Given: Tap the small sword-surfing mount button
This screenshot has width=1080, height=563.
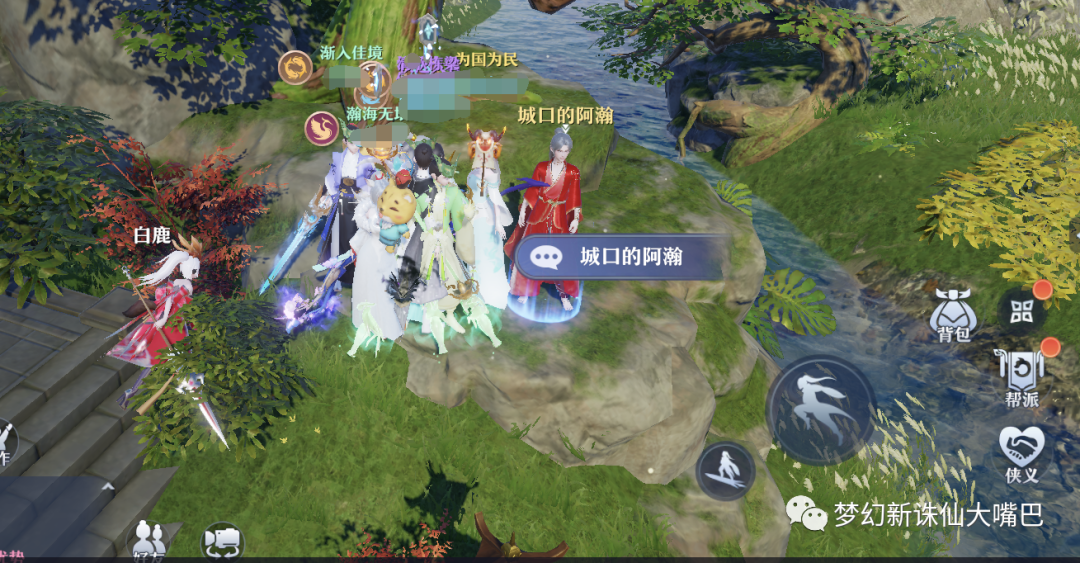Looking at the screenshot, I should 726,471.
